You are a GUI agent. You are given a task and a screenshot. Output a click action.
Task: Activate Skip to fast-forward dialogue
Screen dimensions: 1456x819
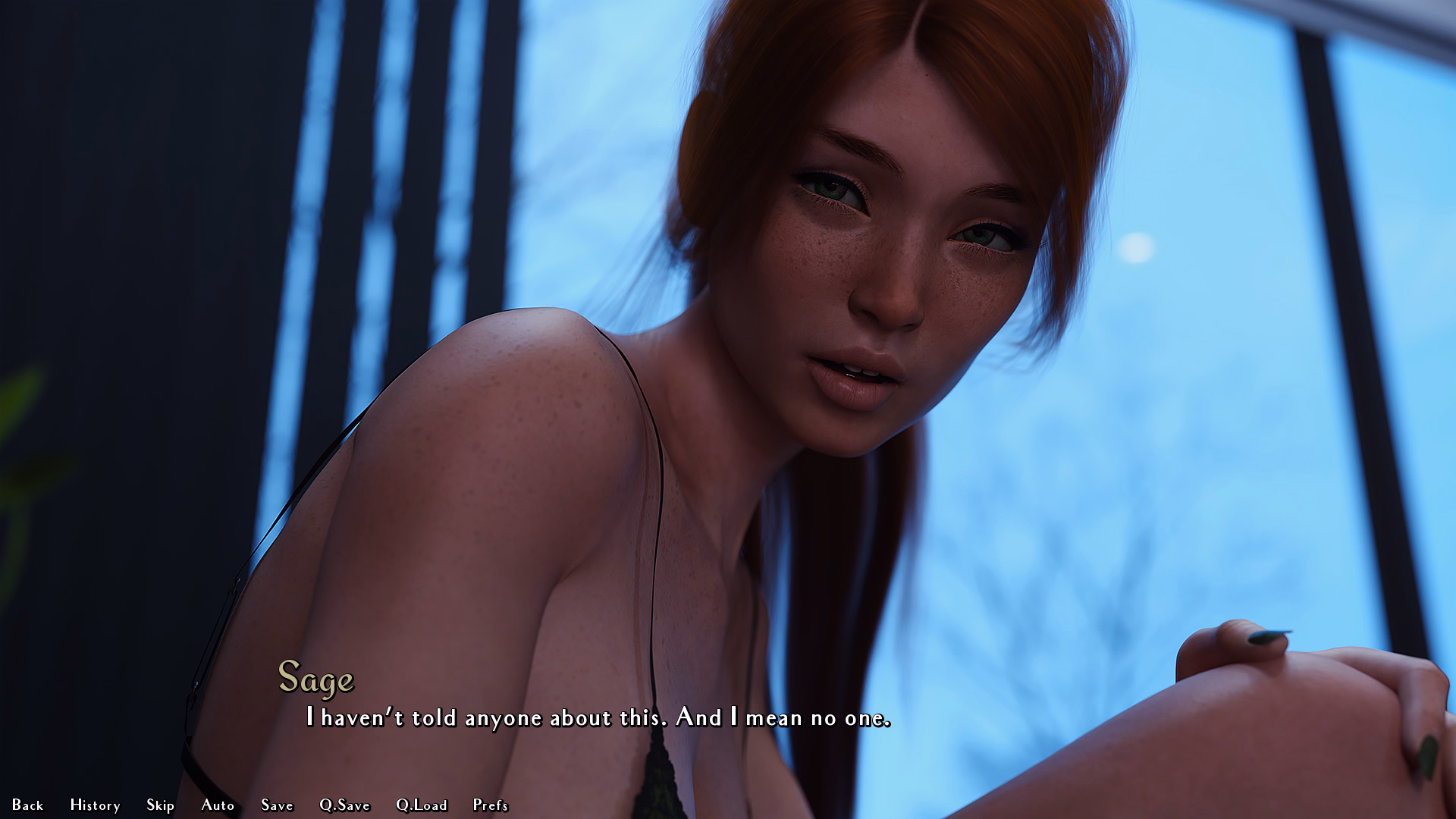(160, 805)
